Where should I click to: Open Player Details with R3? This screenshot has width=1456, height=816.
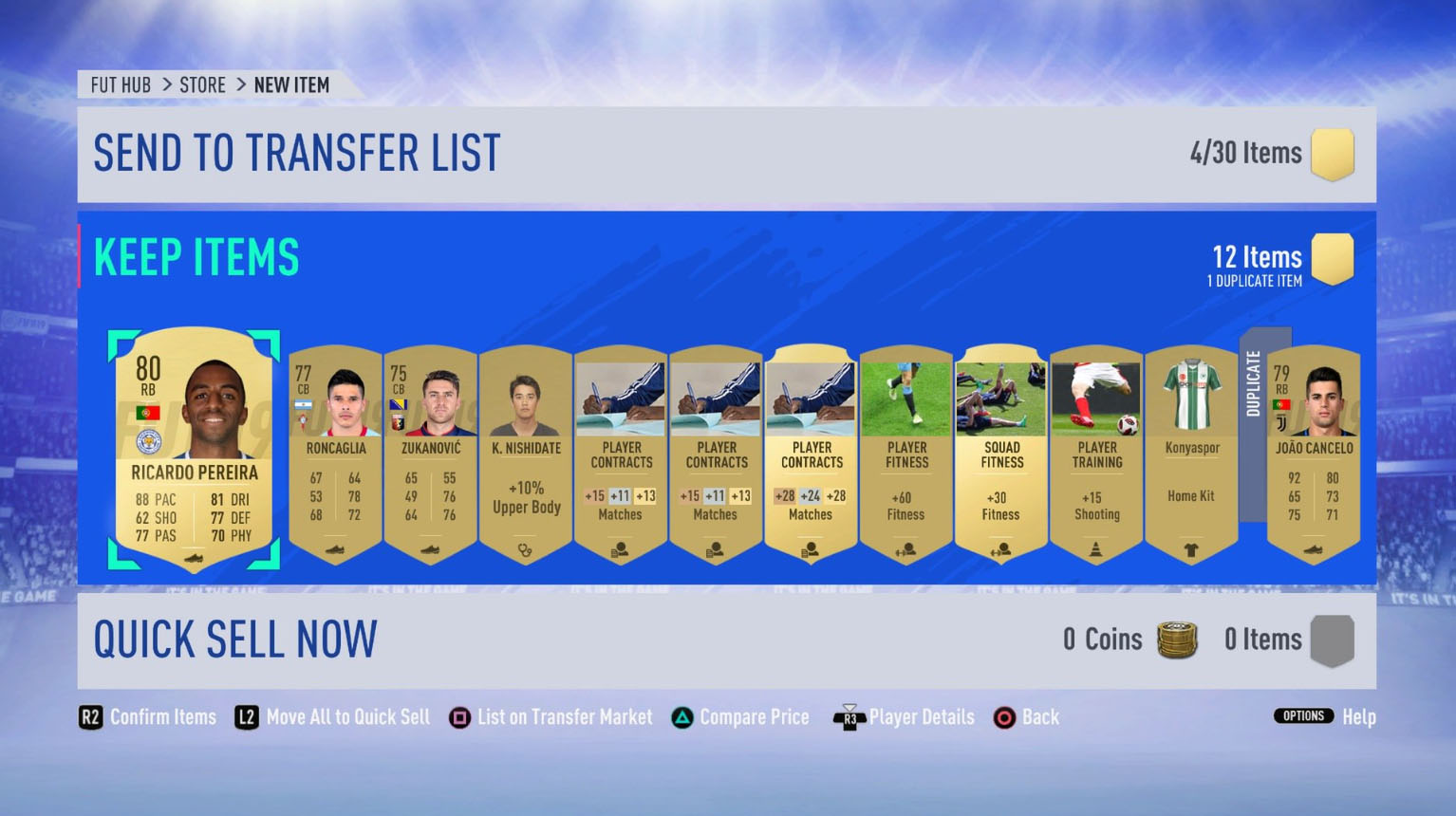(902, 717)
